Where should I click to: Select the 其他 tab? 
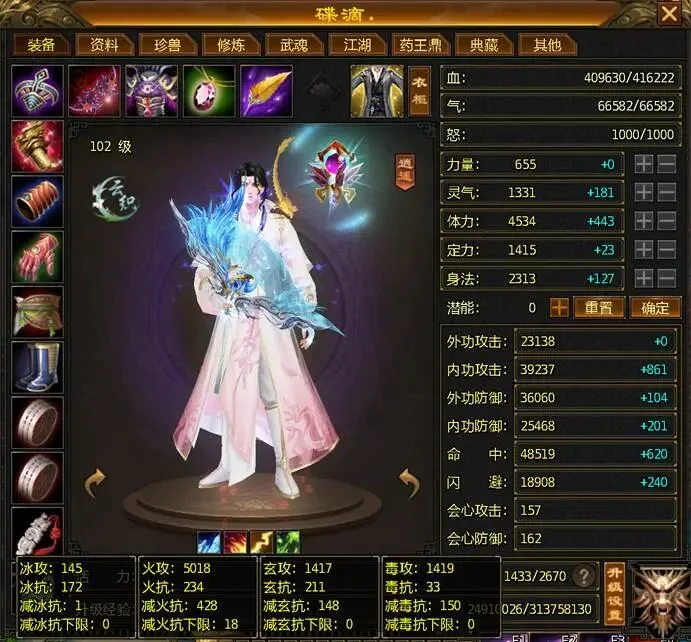coord(546,45)
